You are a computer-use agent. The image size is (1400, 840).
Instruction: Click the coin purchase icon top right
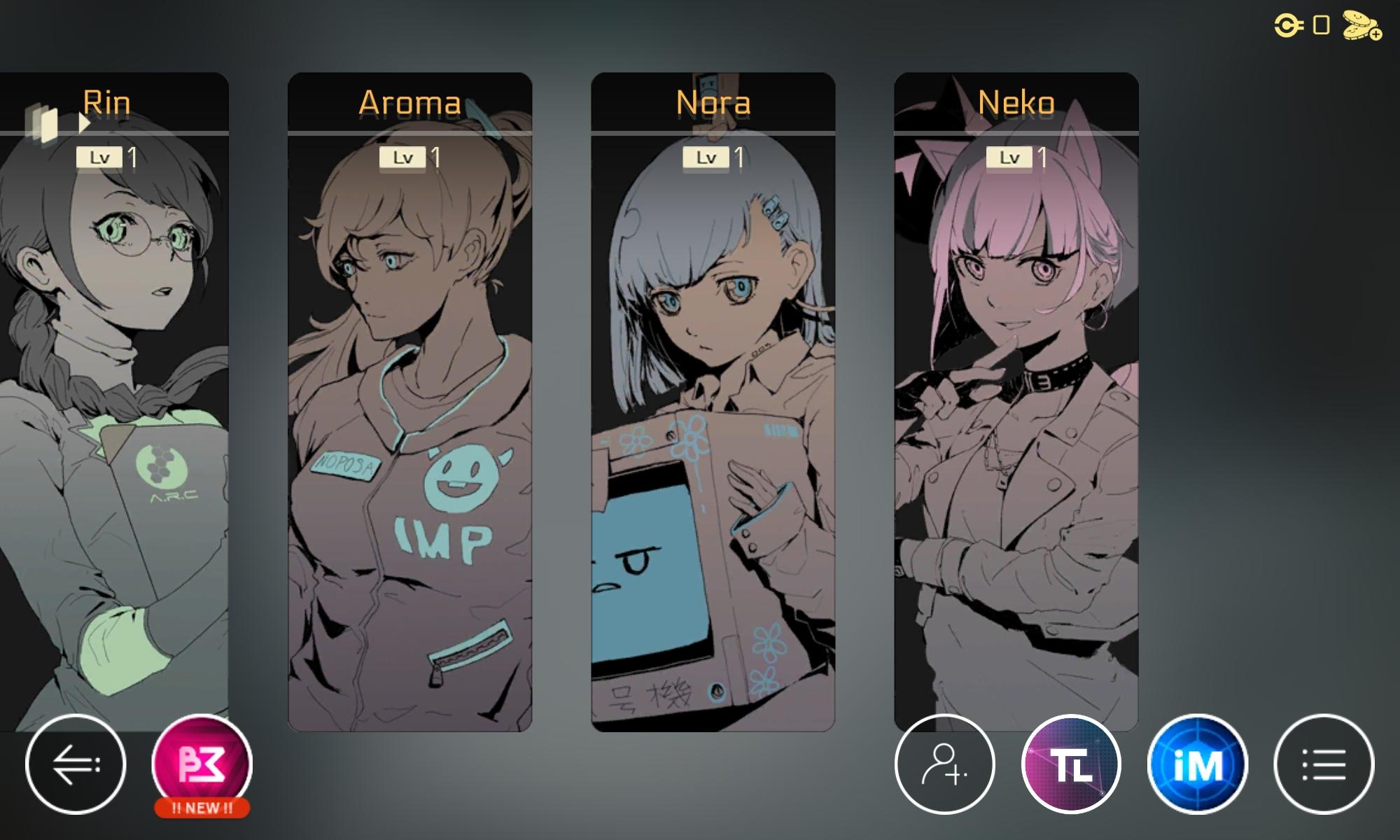click(1359, 25)
